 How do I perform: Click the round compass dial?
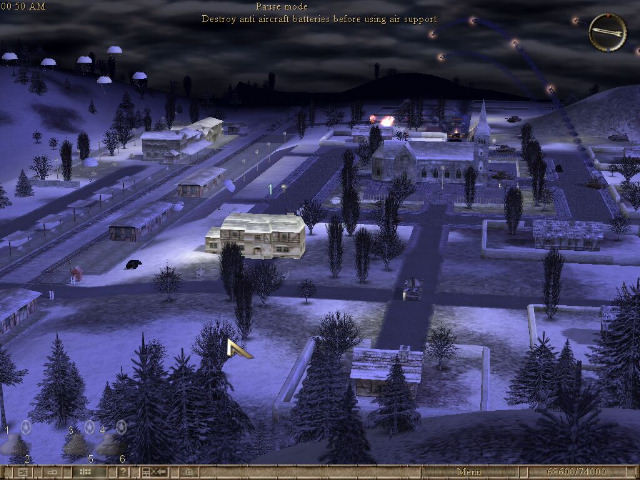click(607, 32)
